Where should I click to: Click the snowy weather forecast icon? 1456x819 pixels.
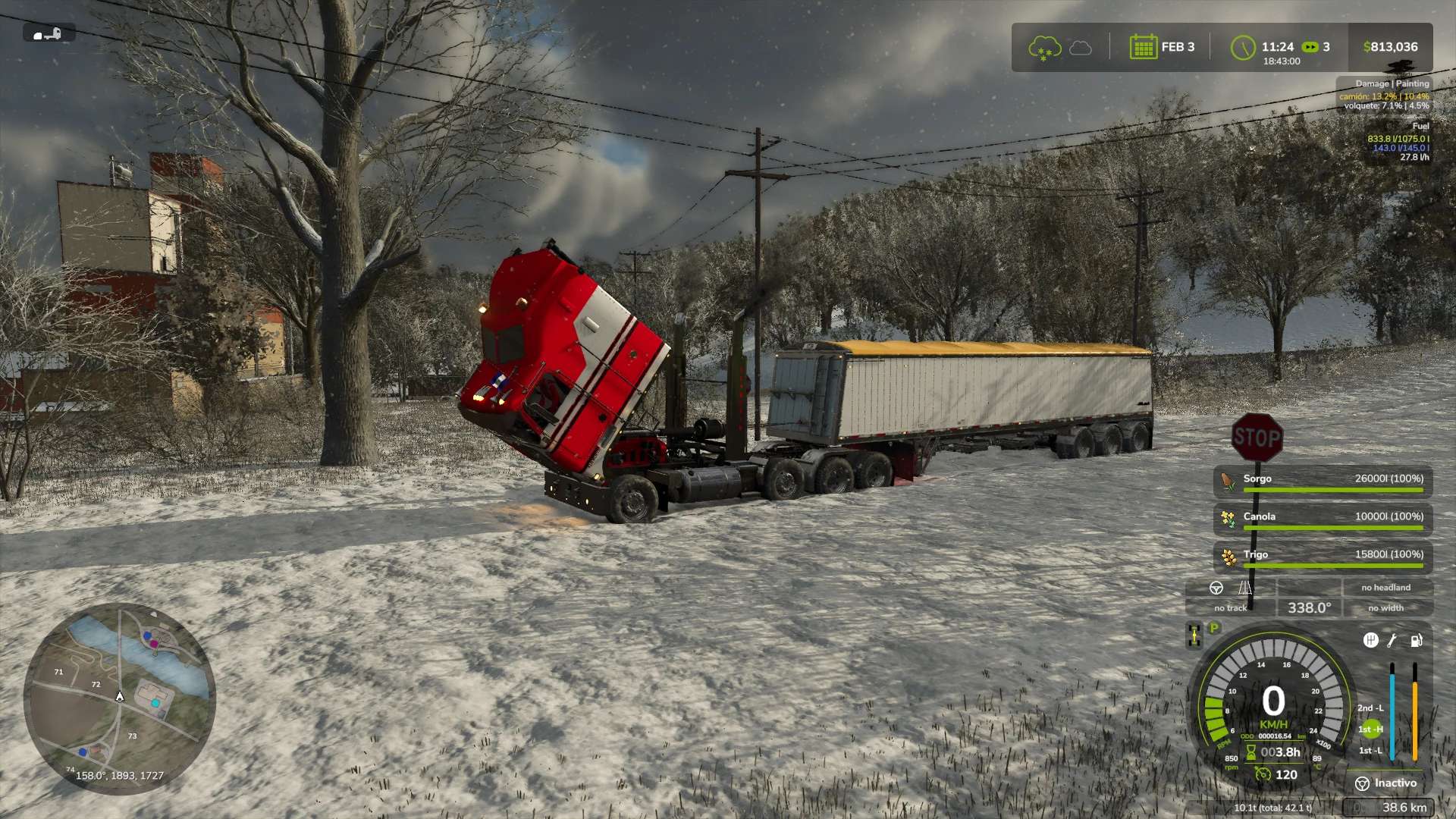pos(1044,48)
